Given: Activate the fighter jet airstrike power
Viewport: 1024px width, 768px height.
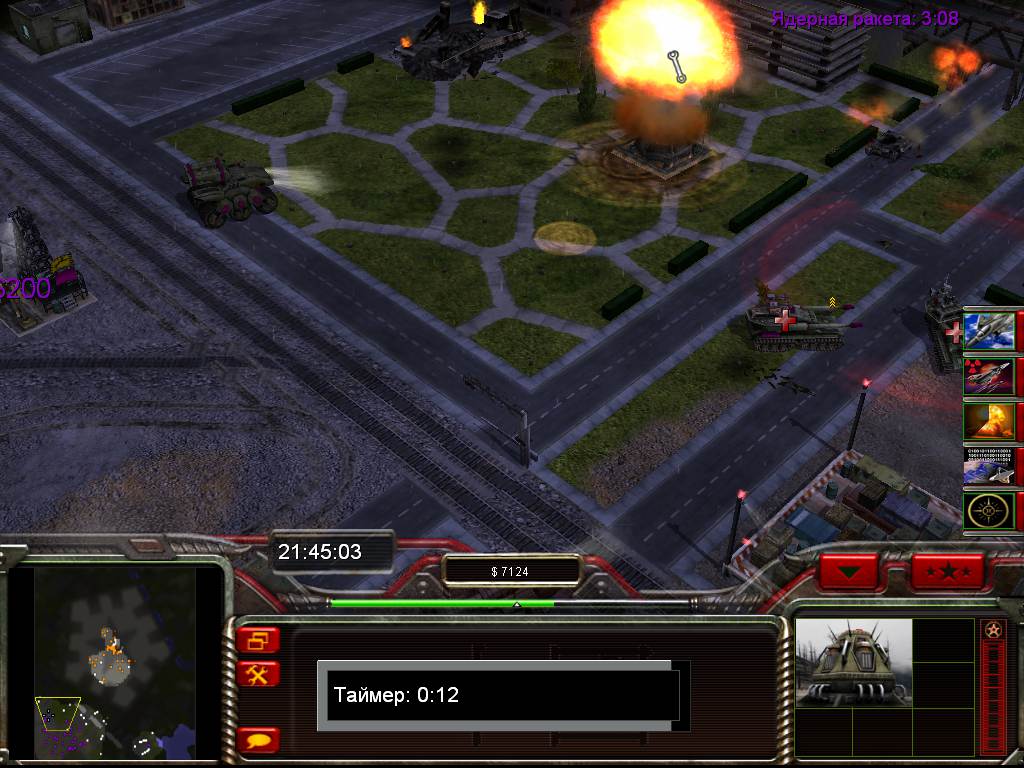Looking at the screenshot, I should (x=988, y=331).
